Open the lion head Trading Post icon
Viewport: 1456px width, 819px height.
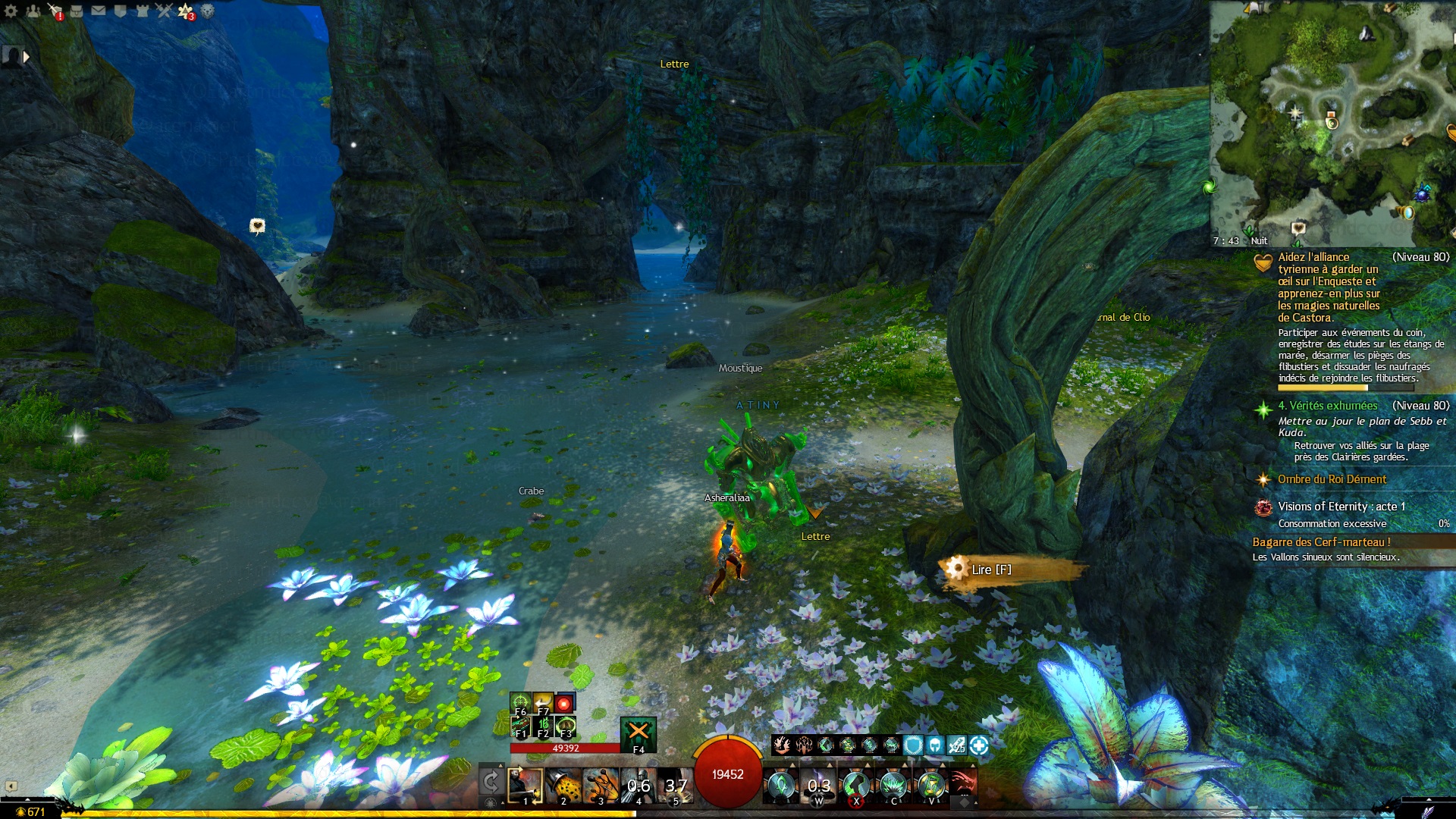click(207, 11)
